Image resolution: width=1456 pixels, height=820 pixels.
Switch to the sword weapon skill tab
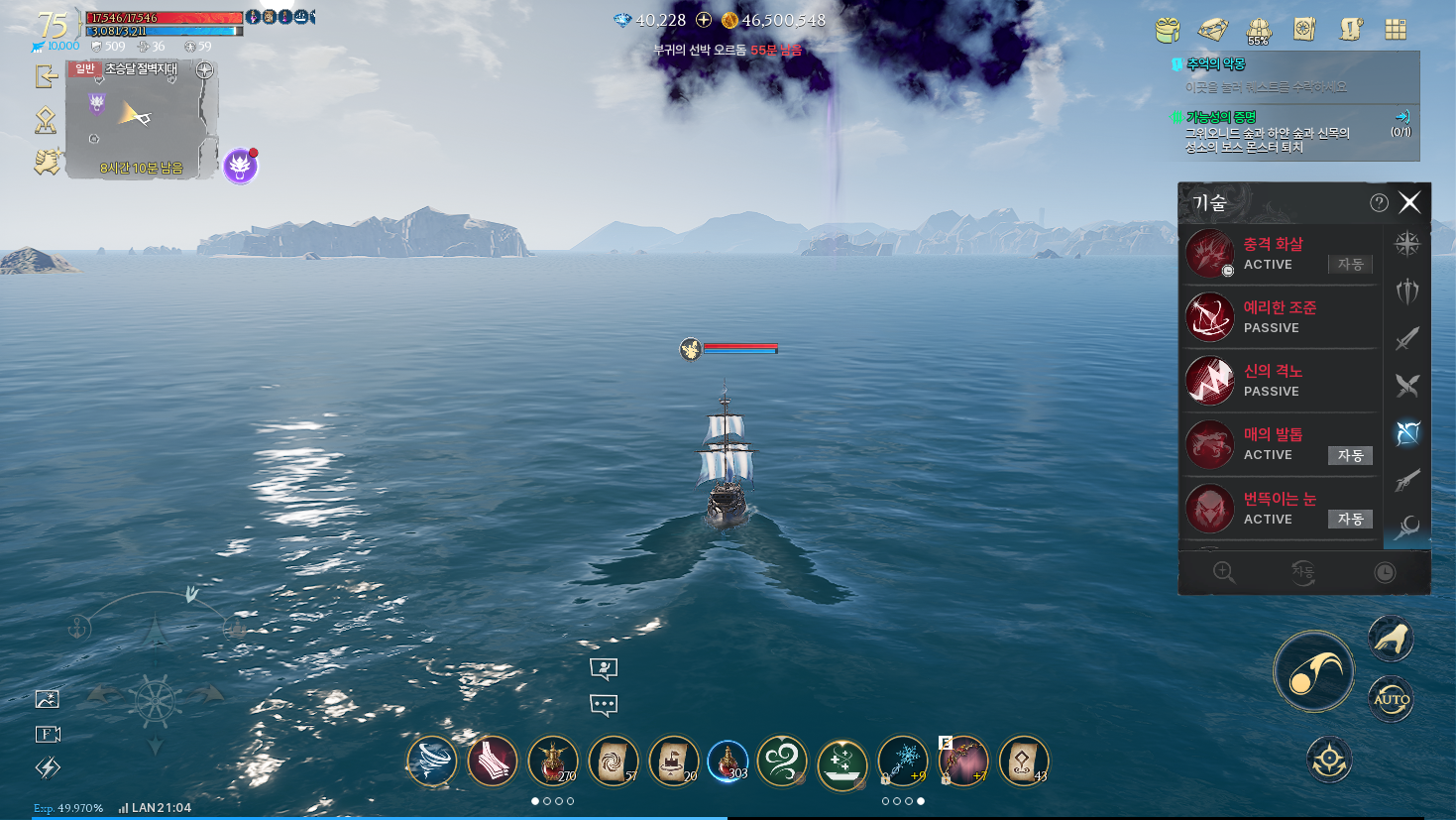click(x=1407, y=339)
